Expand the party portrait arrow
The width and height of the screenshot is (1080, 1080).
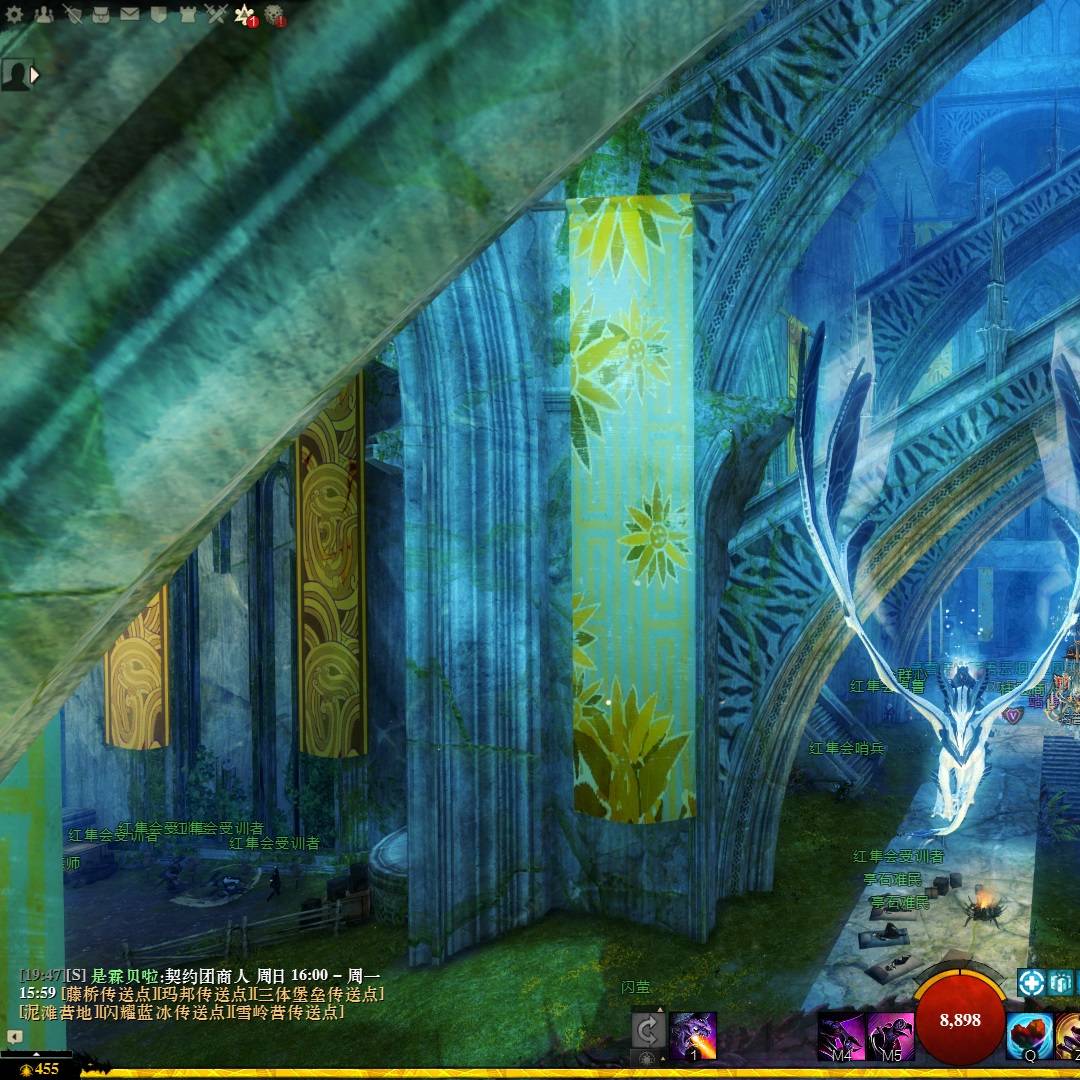(36, 74)
